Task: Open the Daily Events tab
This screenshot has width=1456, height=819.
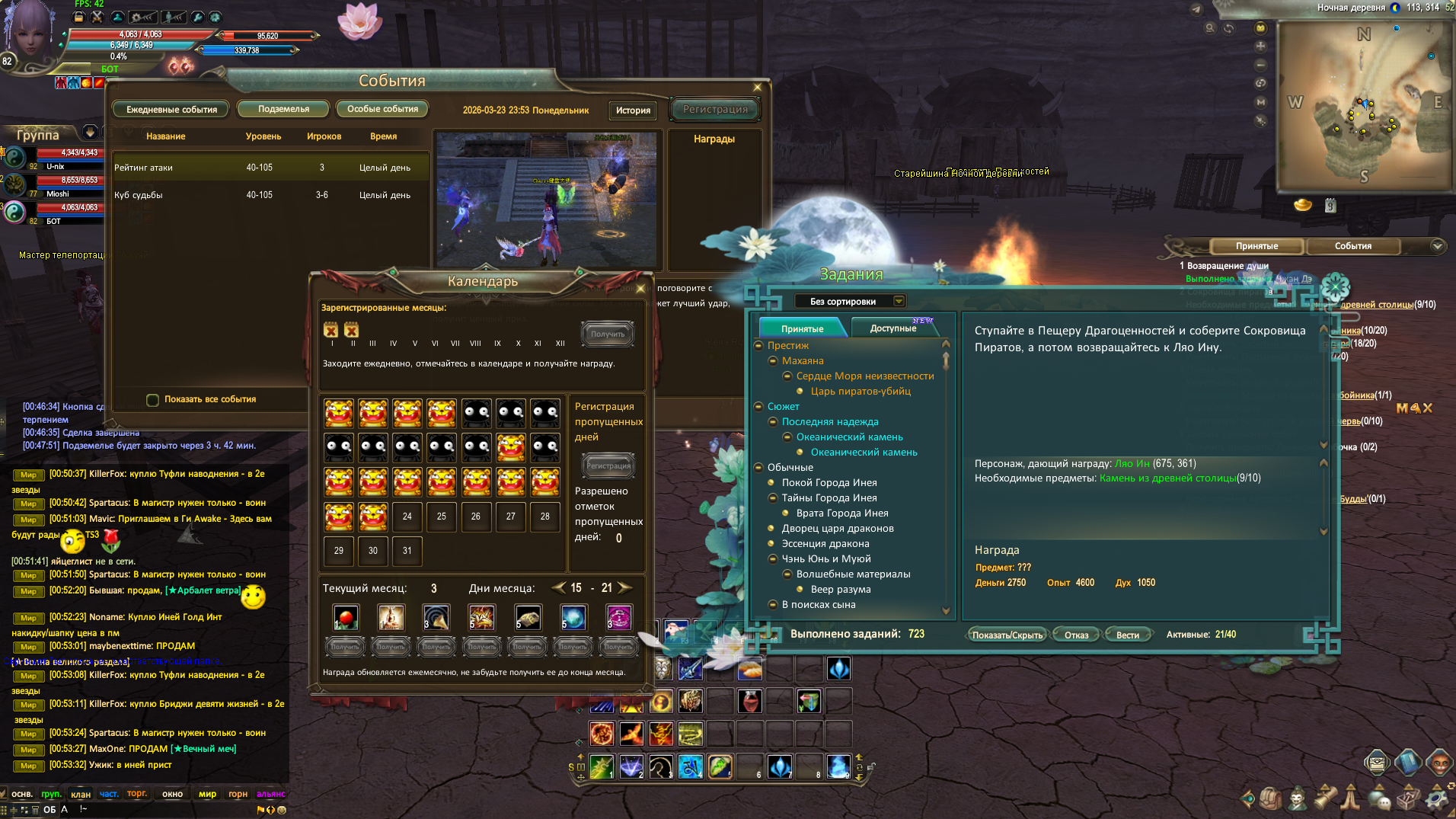Action: coord(171,110)
